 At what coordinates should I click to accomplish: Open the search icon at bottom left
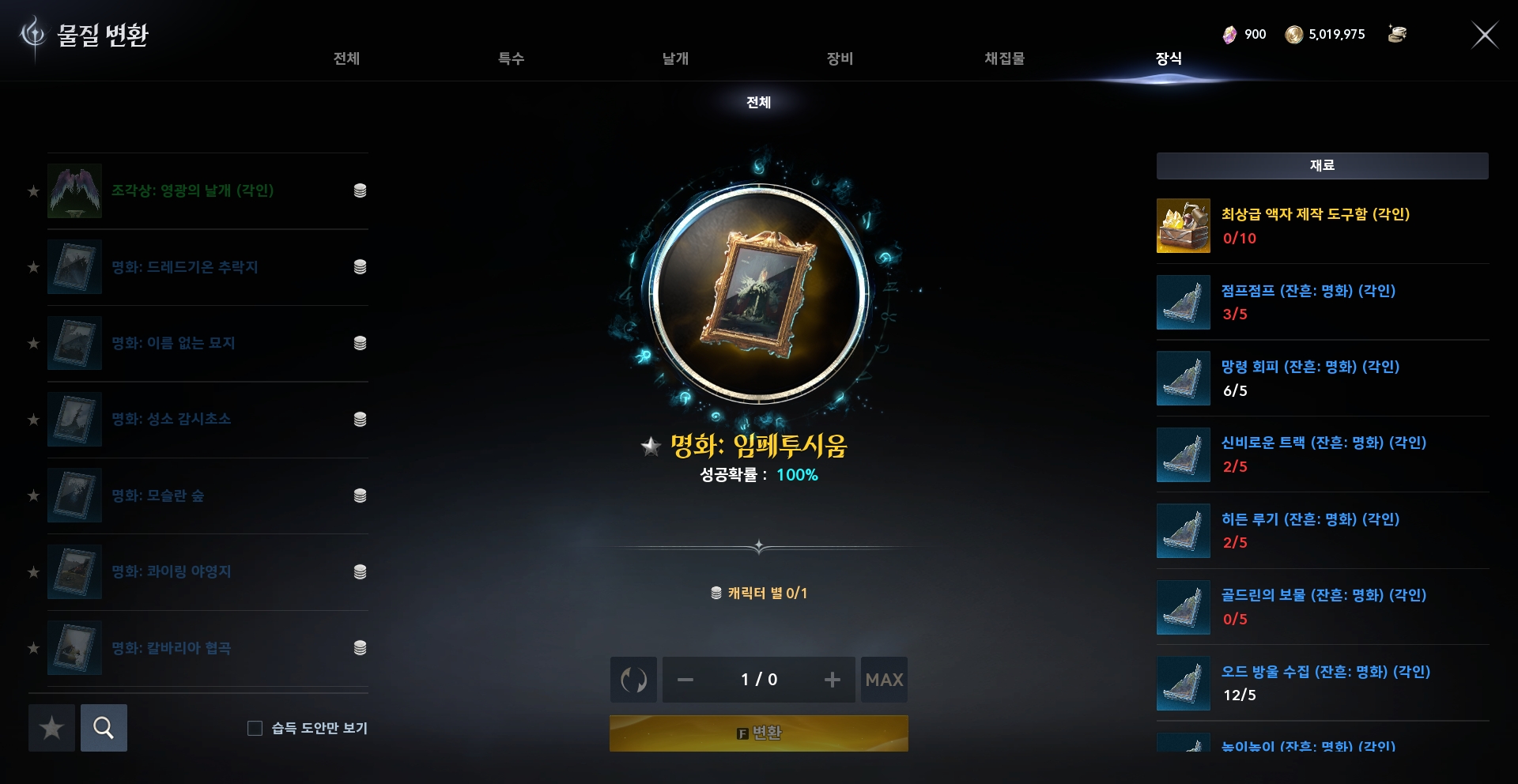(x=104, y=728)
